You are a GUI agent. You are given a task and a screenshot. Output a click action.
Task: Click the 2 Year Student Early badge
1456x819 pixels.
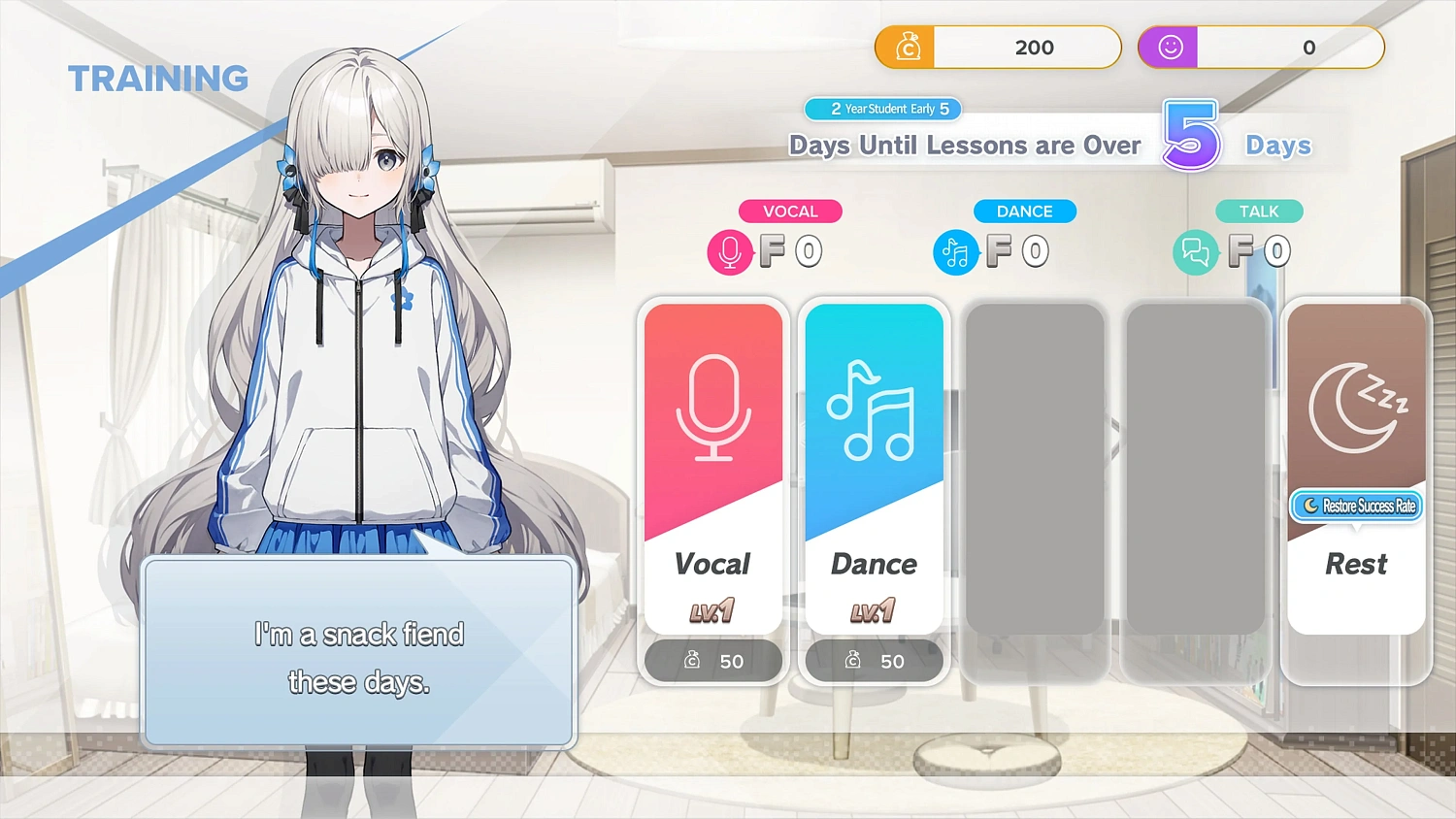click(x=882, y=109)
